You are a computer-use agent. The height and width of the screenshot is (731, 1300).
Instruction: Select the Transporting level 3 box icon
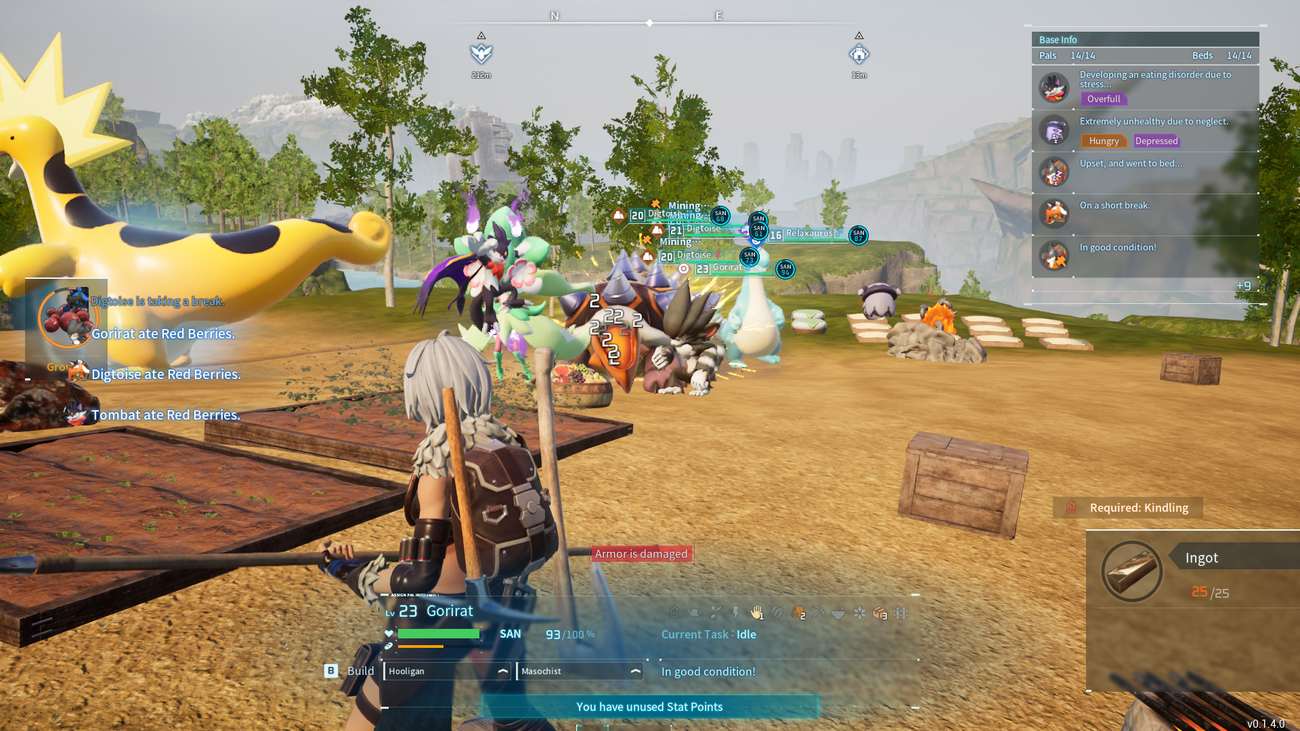coord(880,613)
